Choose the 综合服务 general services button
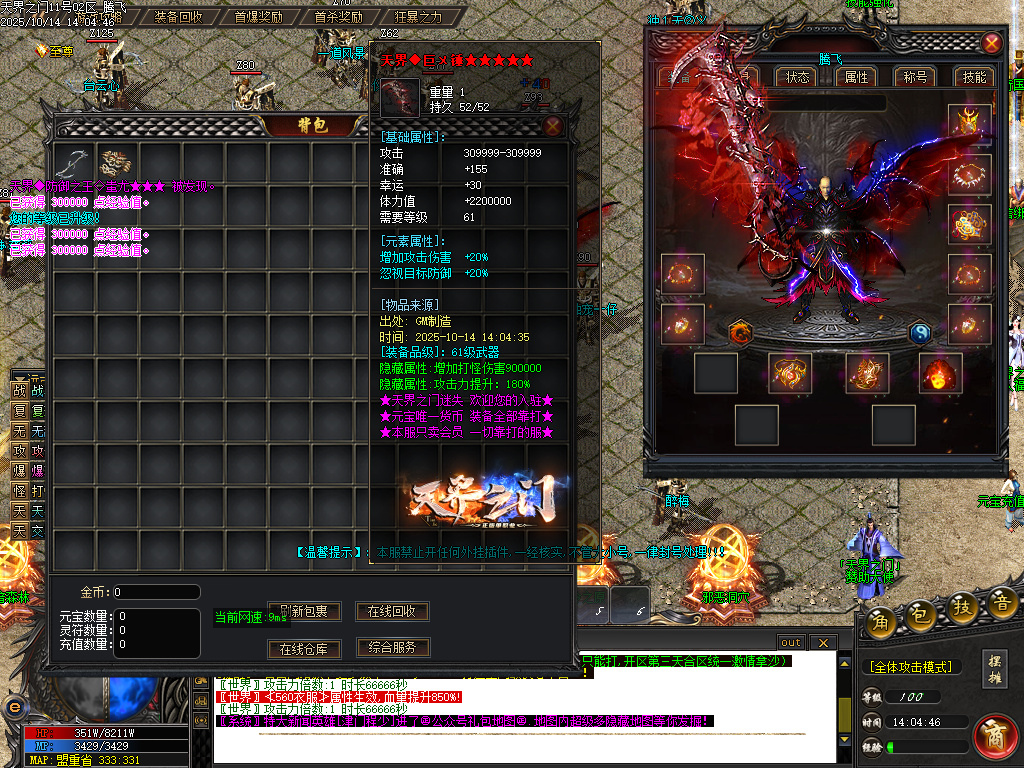Image resolution: width=1024 pixels, height=768 pixels. [392, 647]
